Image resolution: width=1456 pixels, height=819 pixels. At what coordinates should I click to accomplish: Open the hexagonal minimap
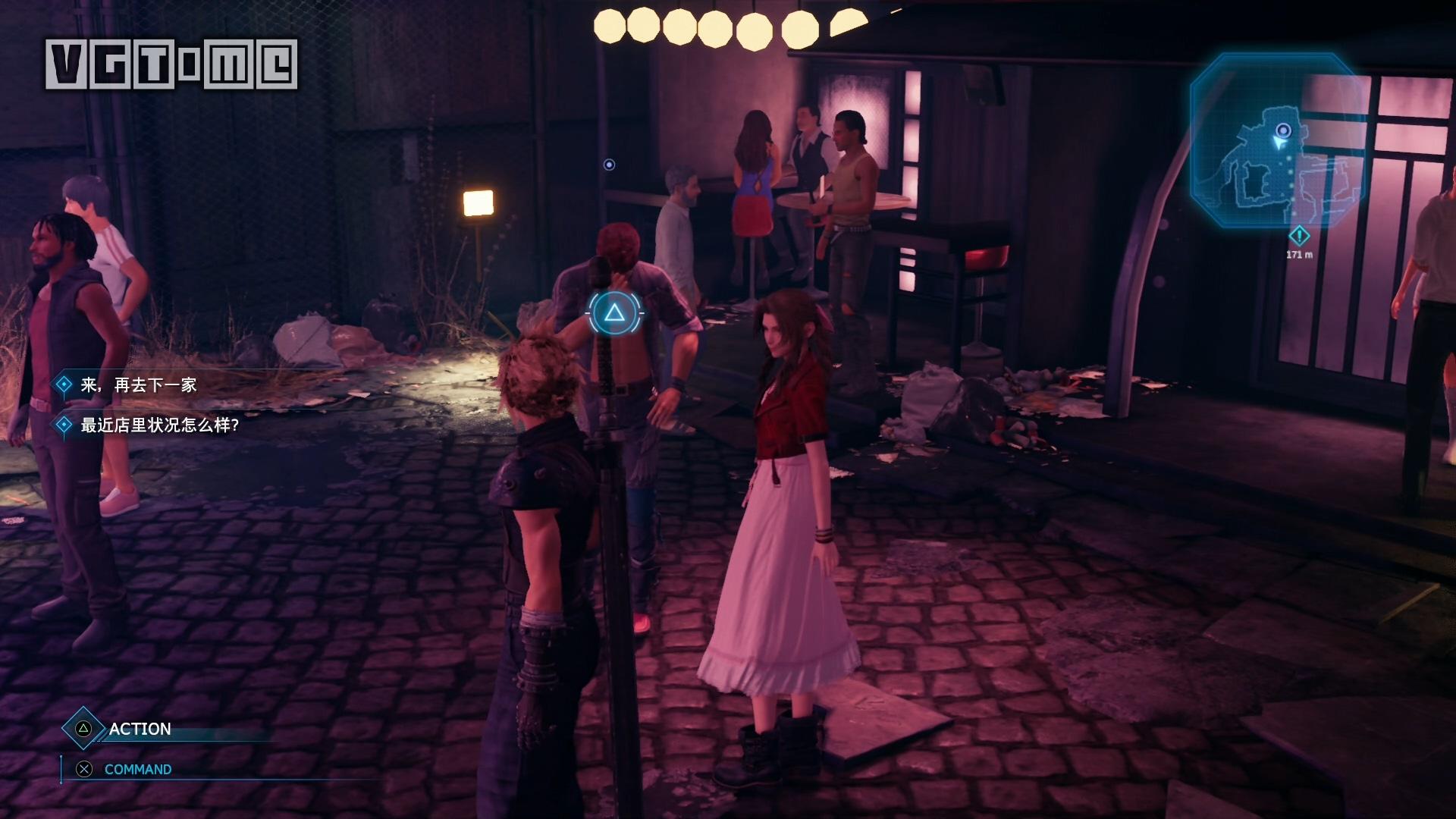(1276, 141)
